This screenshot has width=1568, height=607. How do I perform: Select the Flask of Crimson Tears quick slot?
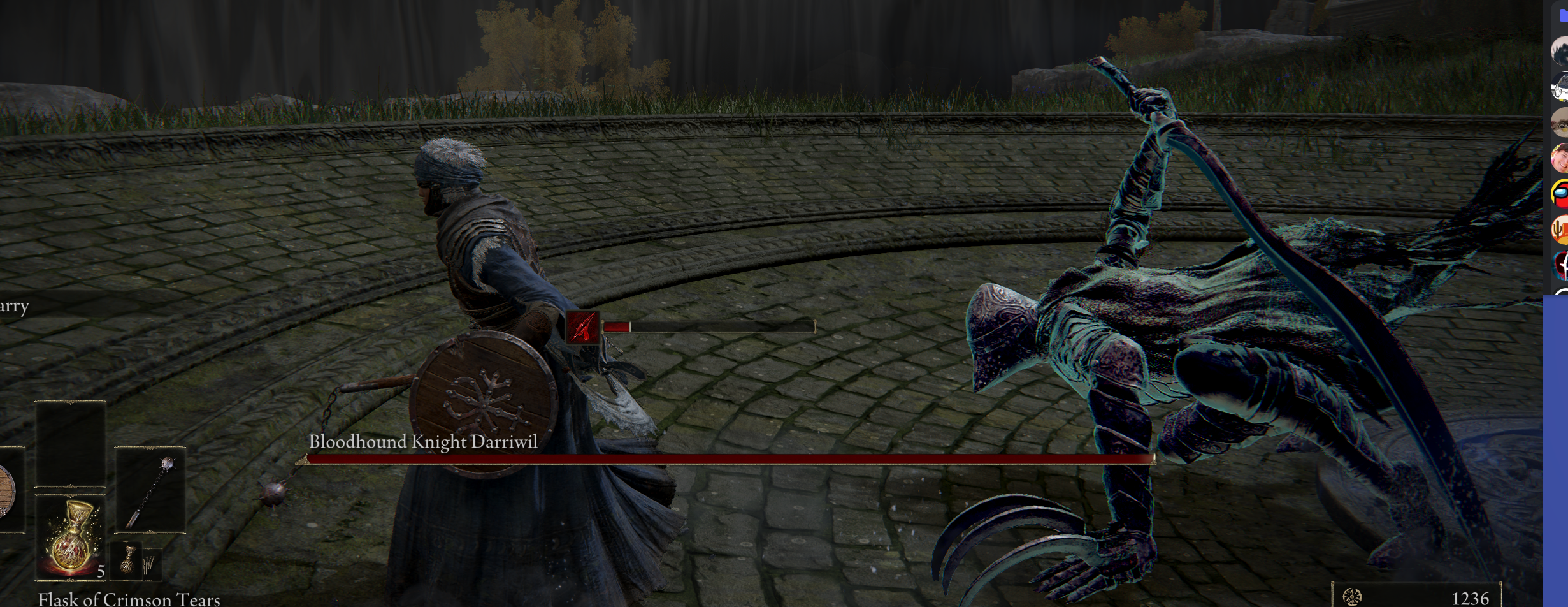pyautogui.click(x=71, y=536)
